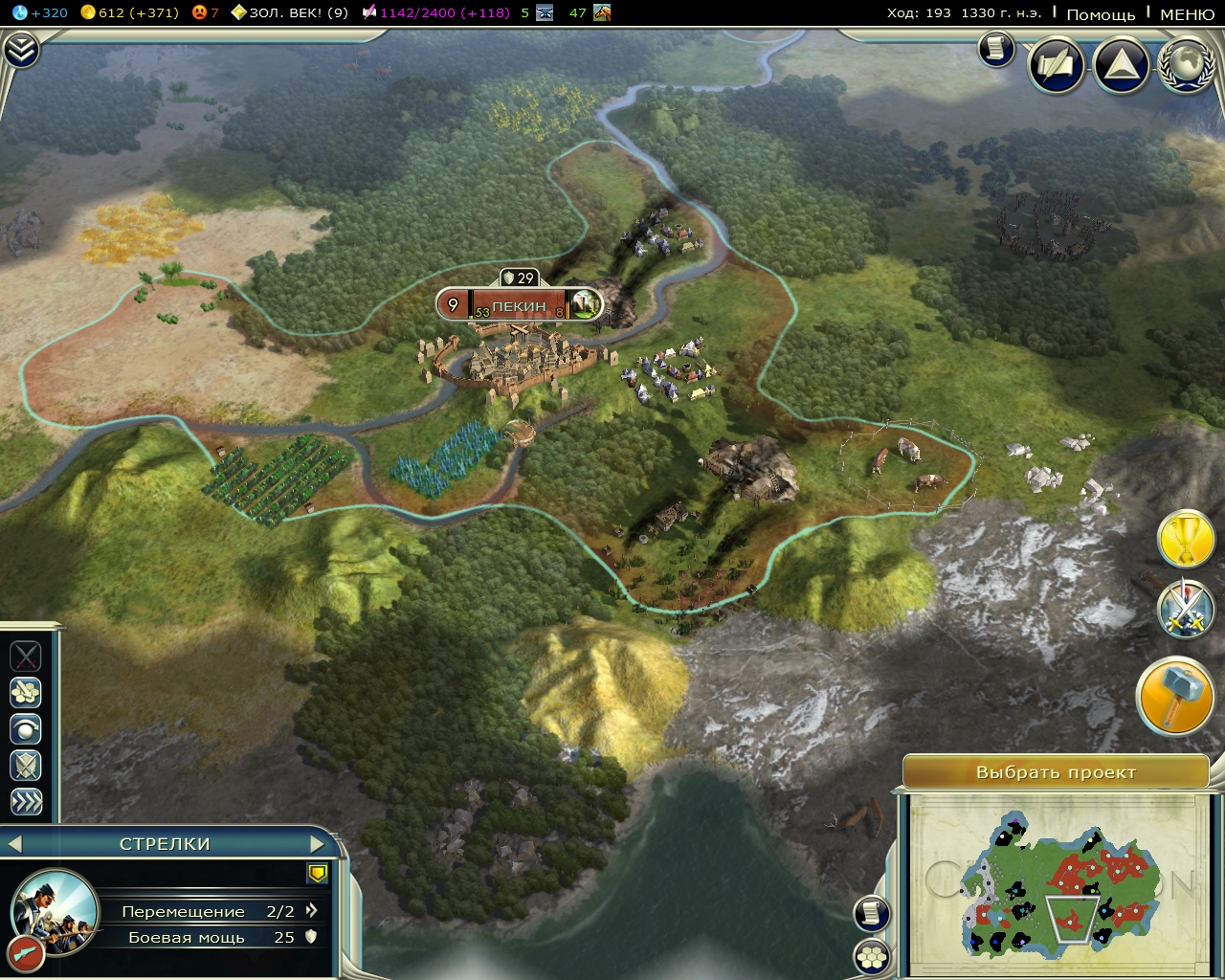The image size is (1225, 980).
Task: Check victory progress via the trophy icon
Action: [x=1187, y=541]
